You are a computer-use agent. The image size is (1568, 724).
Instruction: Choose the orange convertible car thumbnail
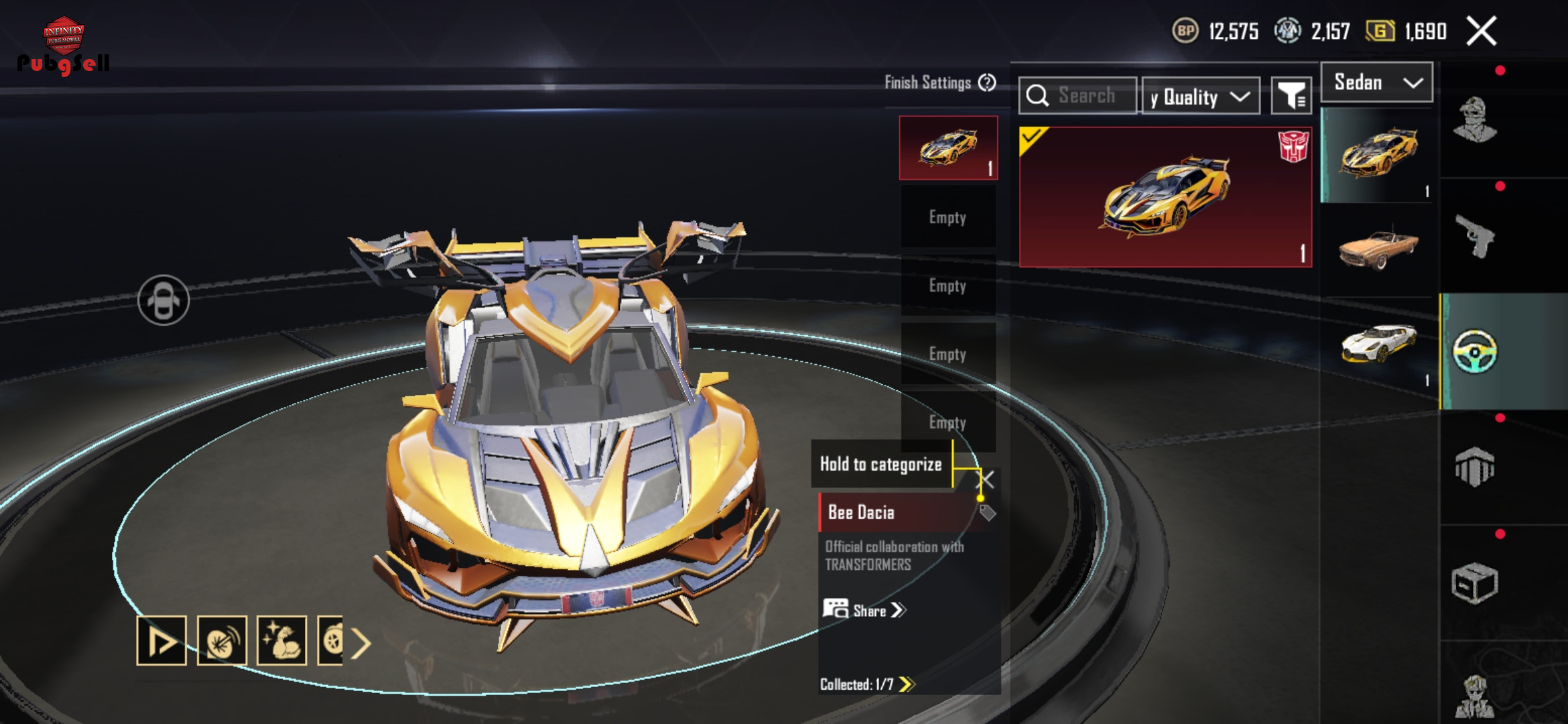tap(1378, 248)
